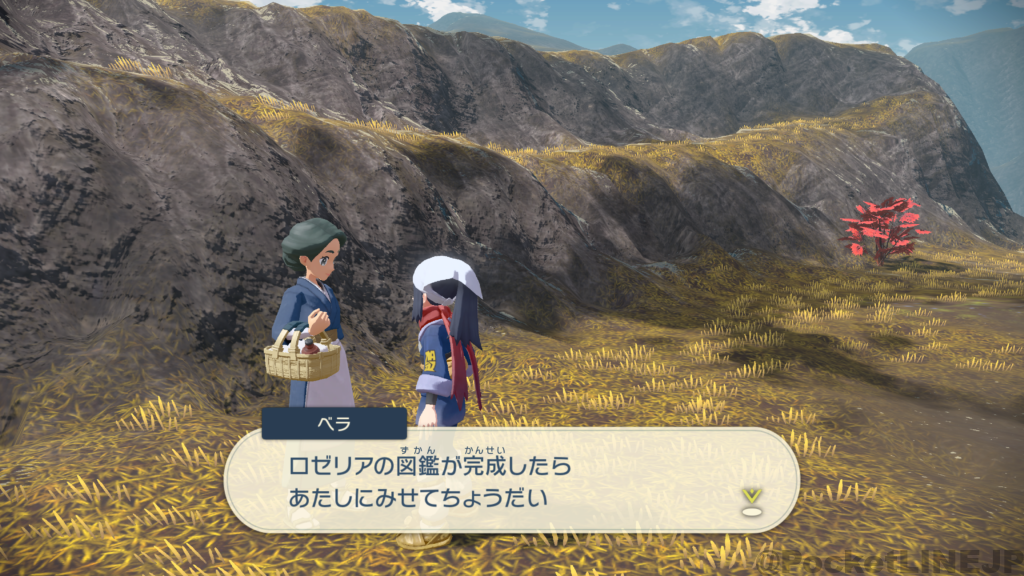
Task: Advance dialogue with the yellow arrow indicator
Action: click(751, 498)
